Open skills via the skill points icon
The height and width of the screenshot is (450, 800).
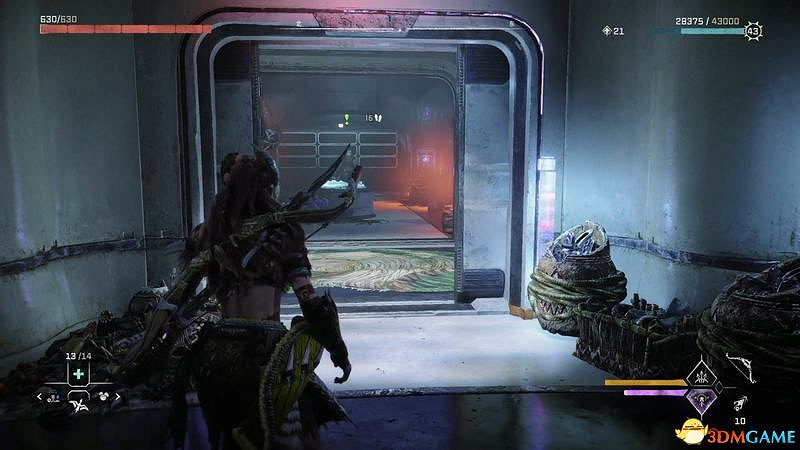[x=606, y=31]
